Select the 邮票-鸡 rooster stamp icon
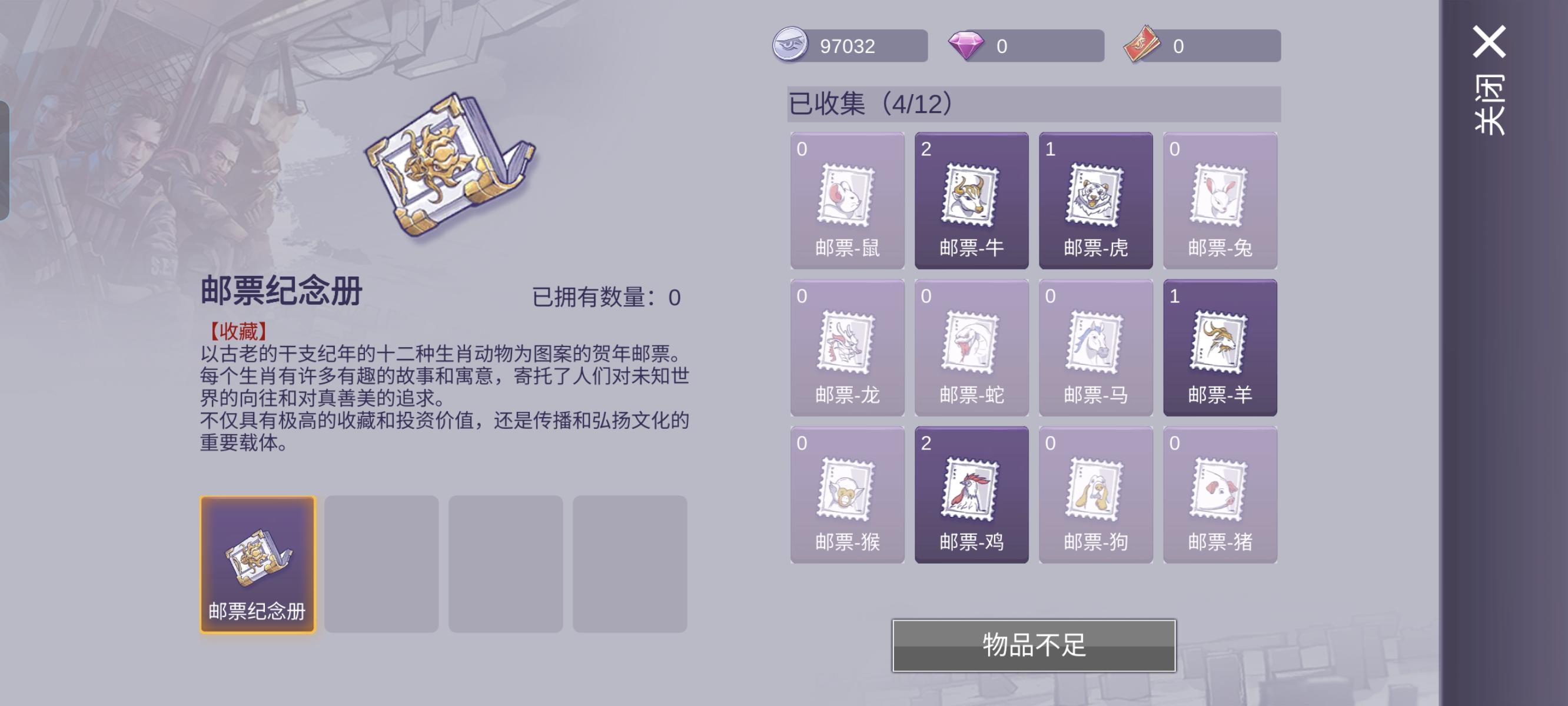This screenshot has width=1568, height=706. tap(972, 494)
